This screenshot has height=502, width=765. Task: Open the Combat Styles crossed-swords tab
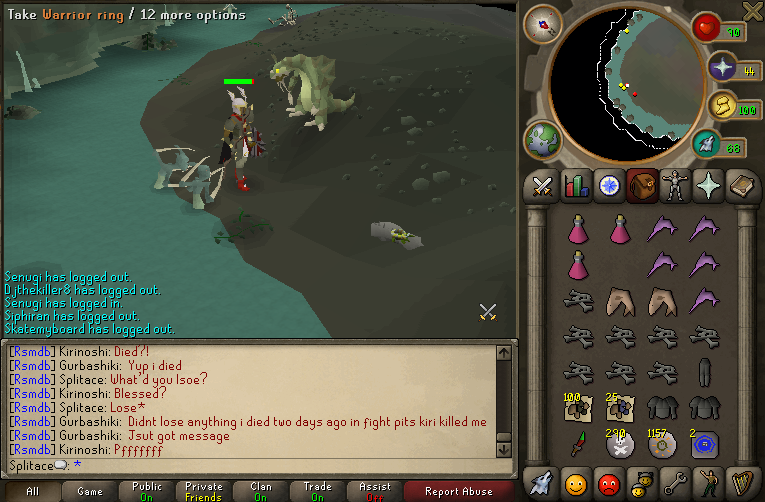(542, 186)
